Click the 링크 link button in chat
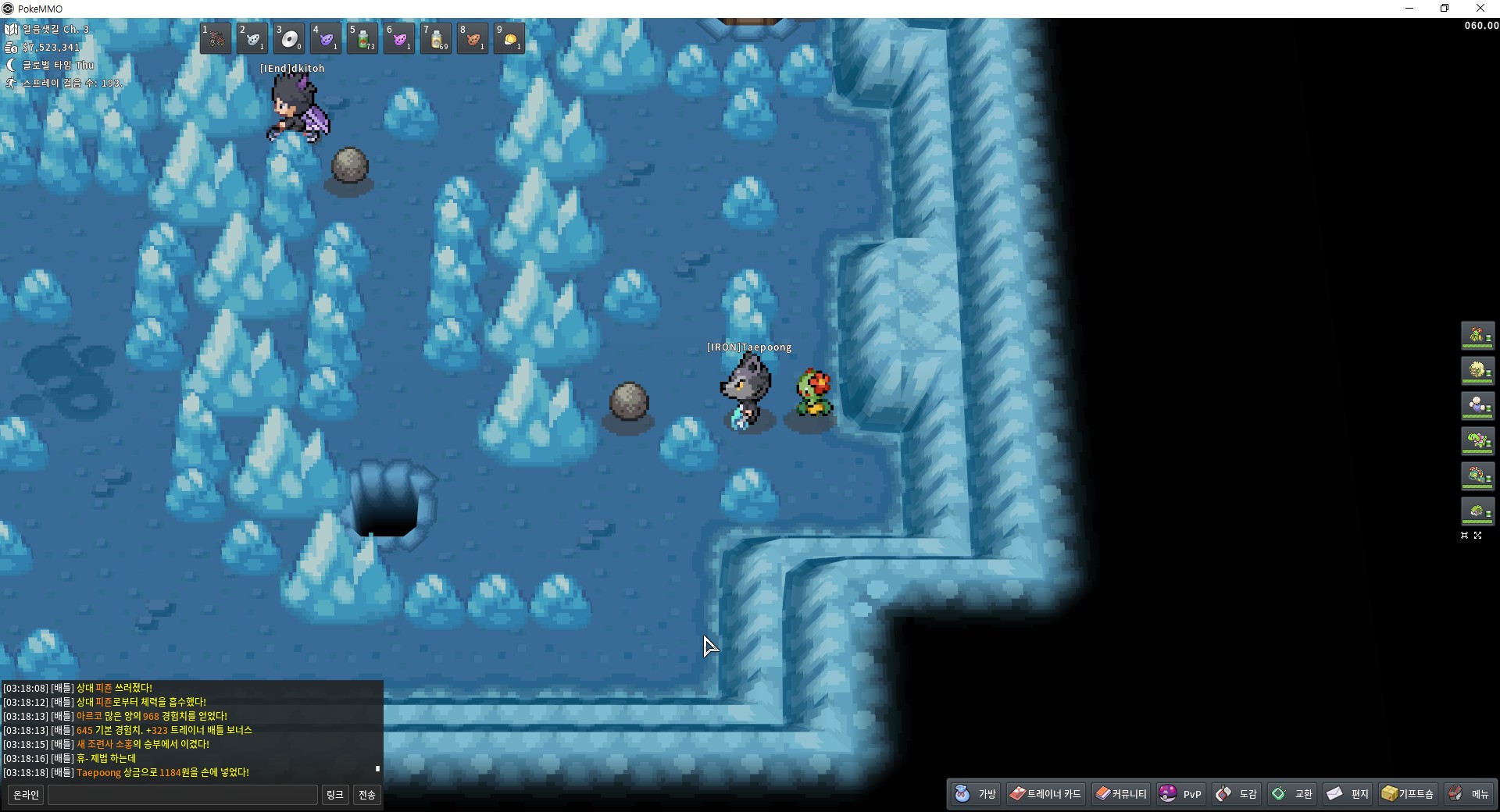The image size is (1500, 812). tap(334, 795)
